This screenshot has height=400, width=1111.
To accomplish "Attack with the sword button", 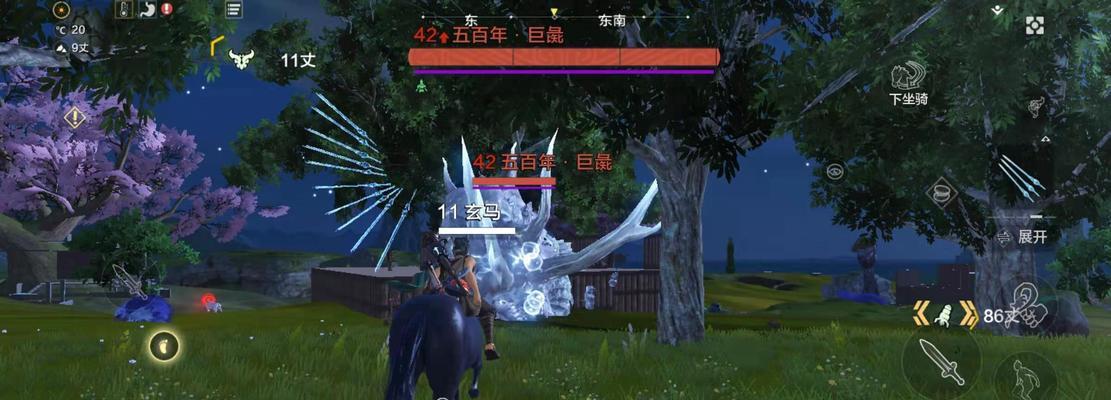I will coord(941,361).
